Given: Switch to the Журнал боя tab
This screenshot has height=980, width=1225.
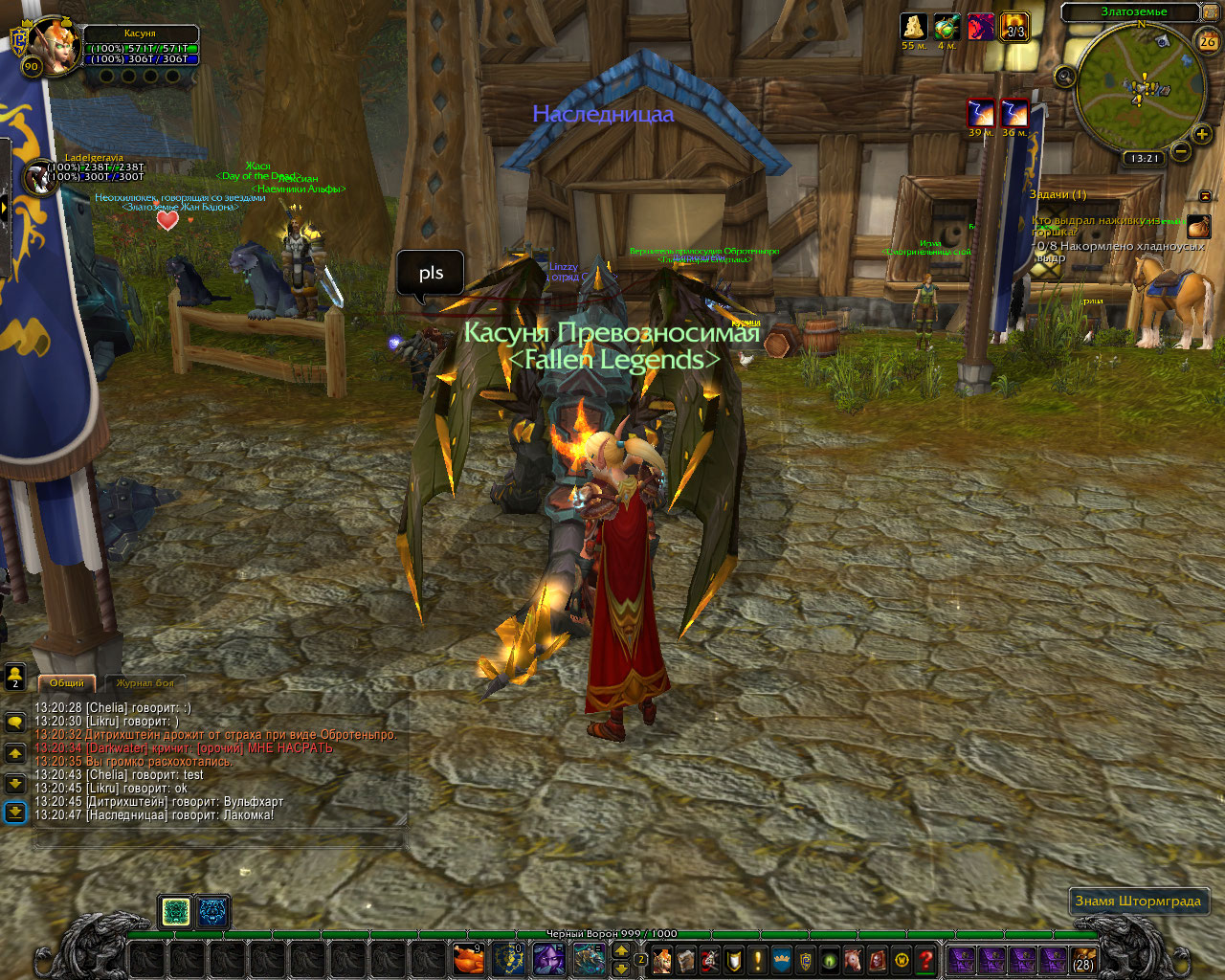Looking at the screenshot, I should (x=145, y=683).
